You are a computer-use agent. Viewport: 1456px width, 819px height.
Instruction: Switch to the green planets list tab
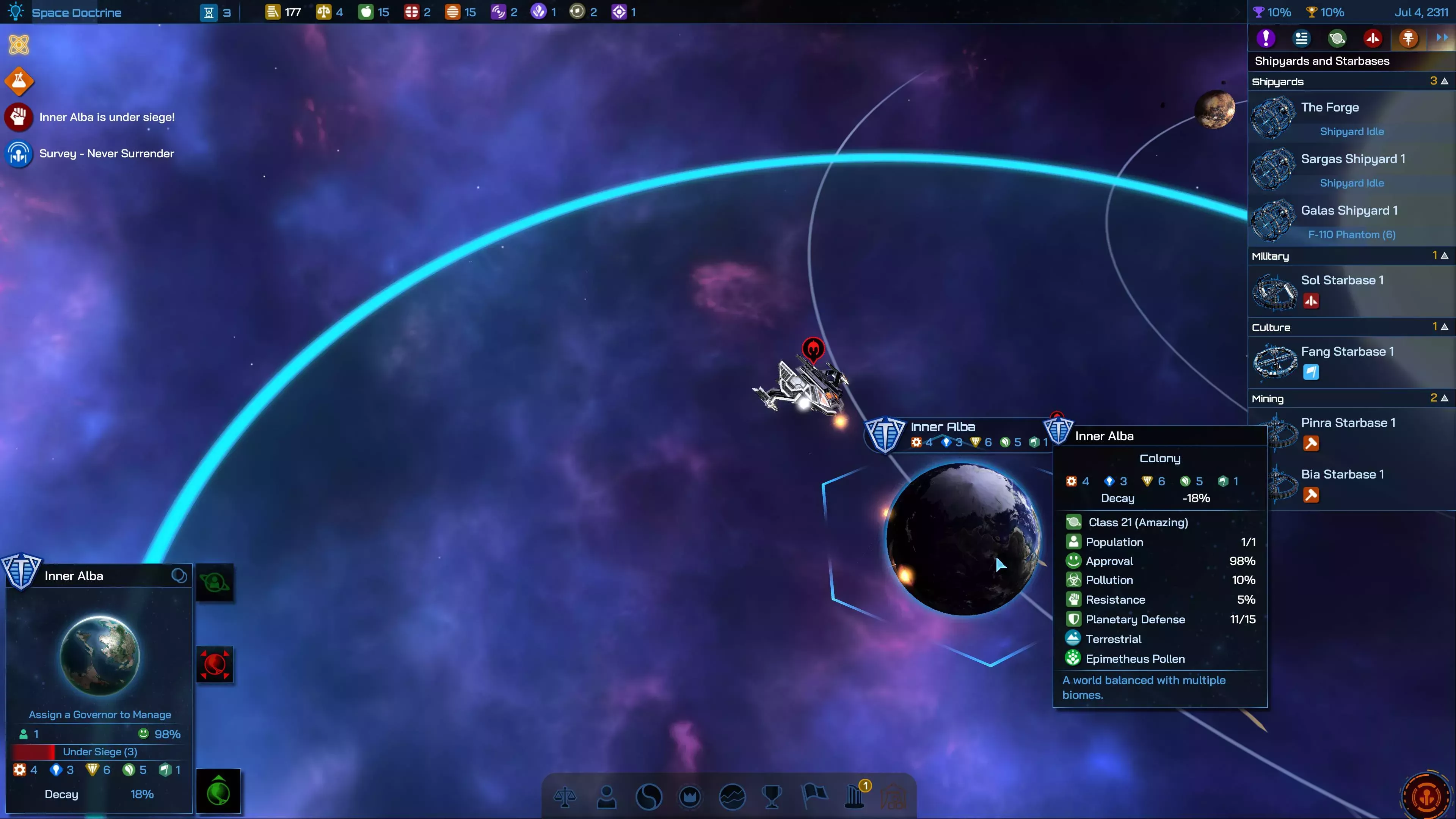coord(1337,38)
